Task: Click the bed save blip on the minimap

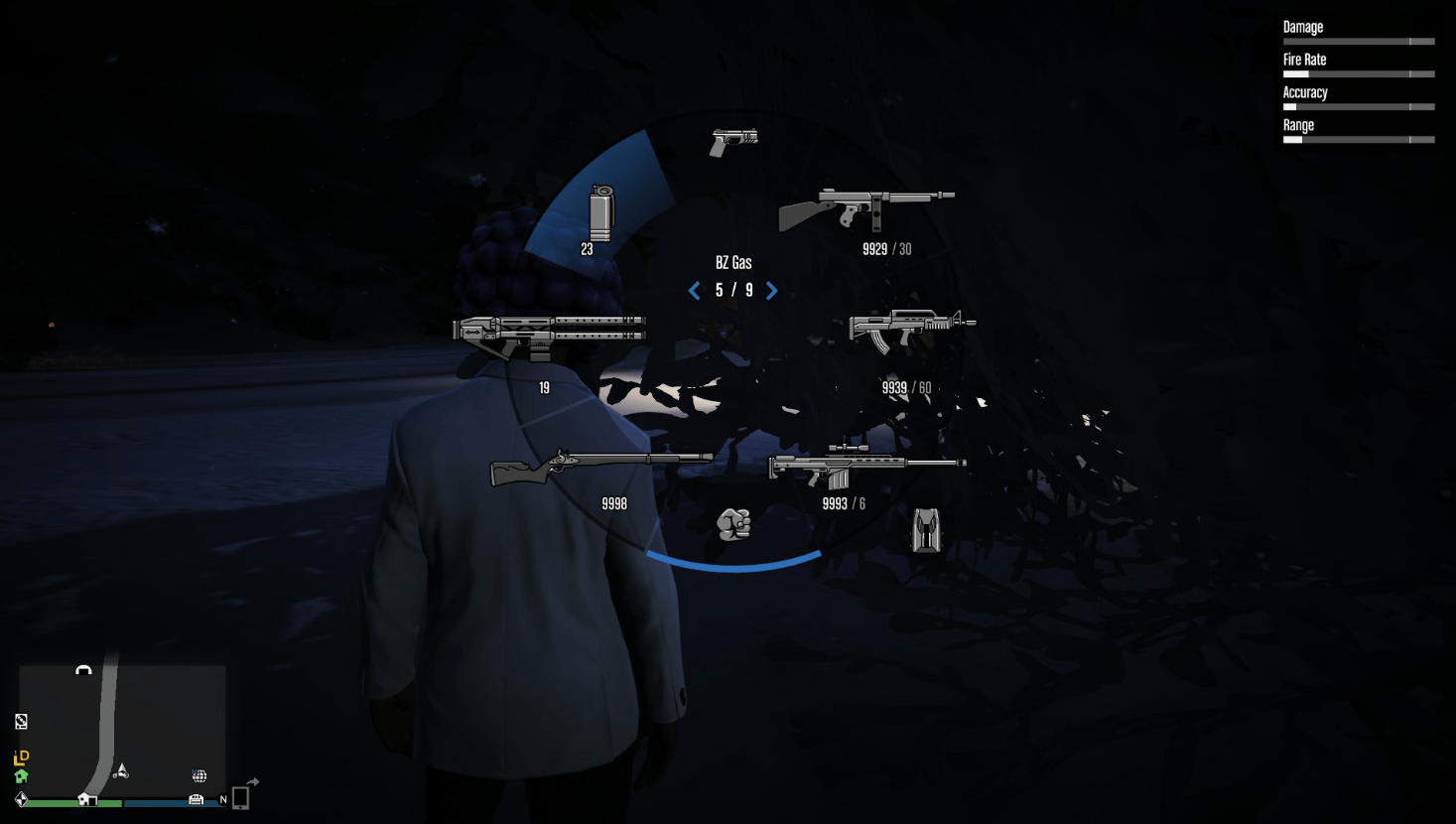Action: point(196,800)
